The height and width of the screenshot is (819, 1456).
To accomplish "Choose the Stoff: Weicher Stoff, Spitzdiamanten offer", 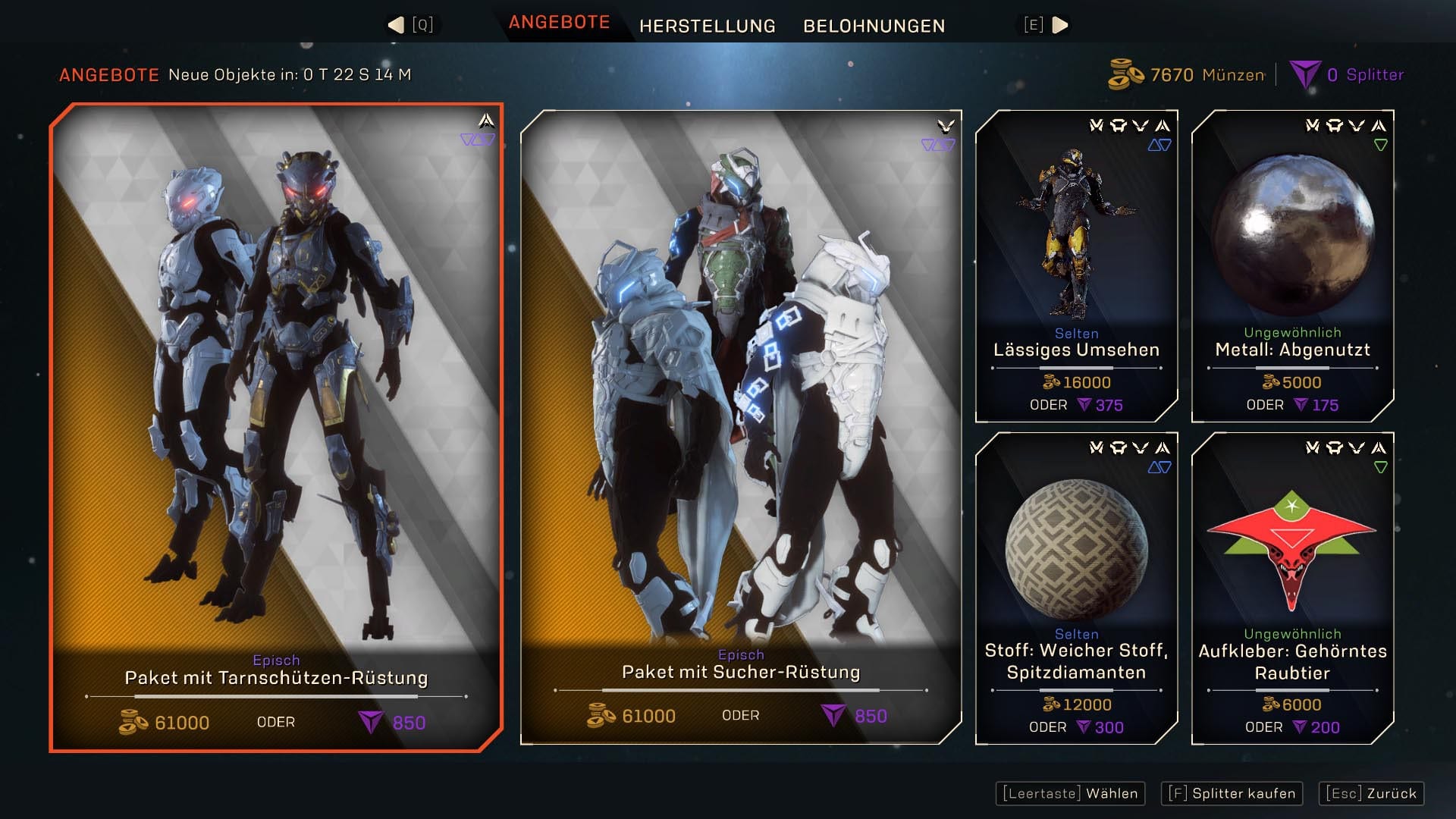I will tap(1076, 588).
